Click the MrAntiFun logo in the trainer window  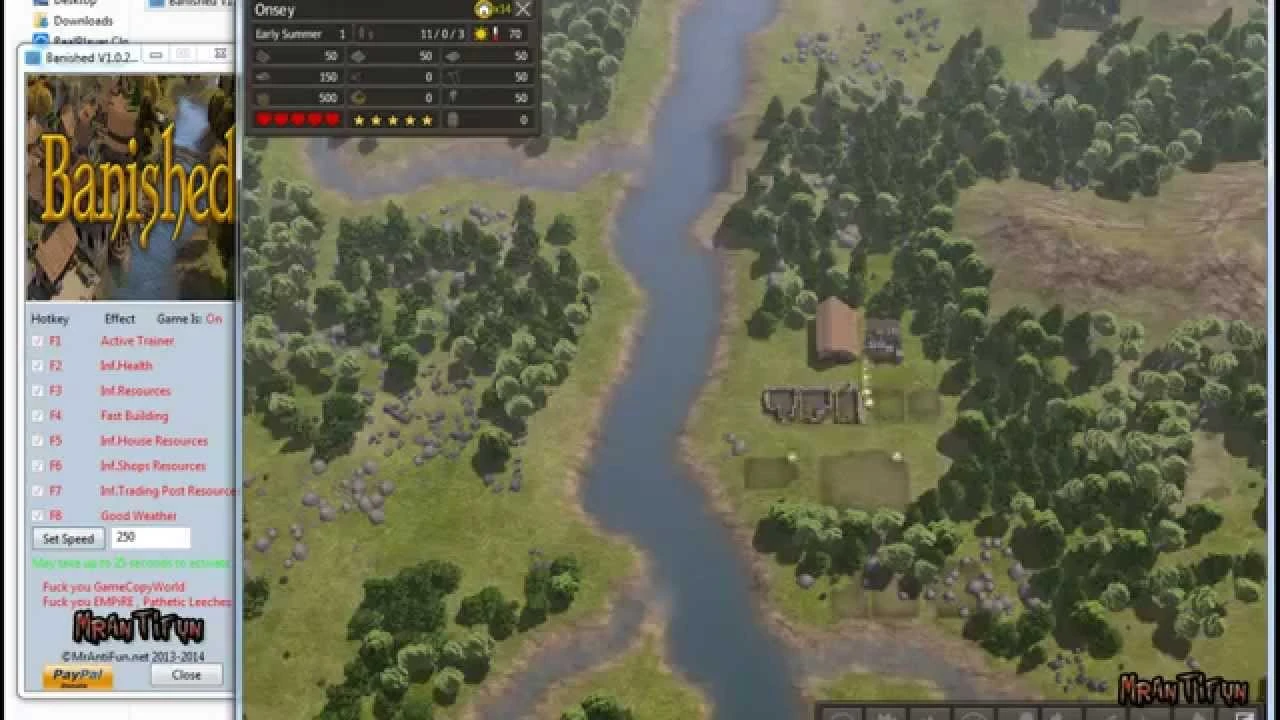click(135, 625)
